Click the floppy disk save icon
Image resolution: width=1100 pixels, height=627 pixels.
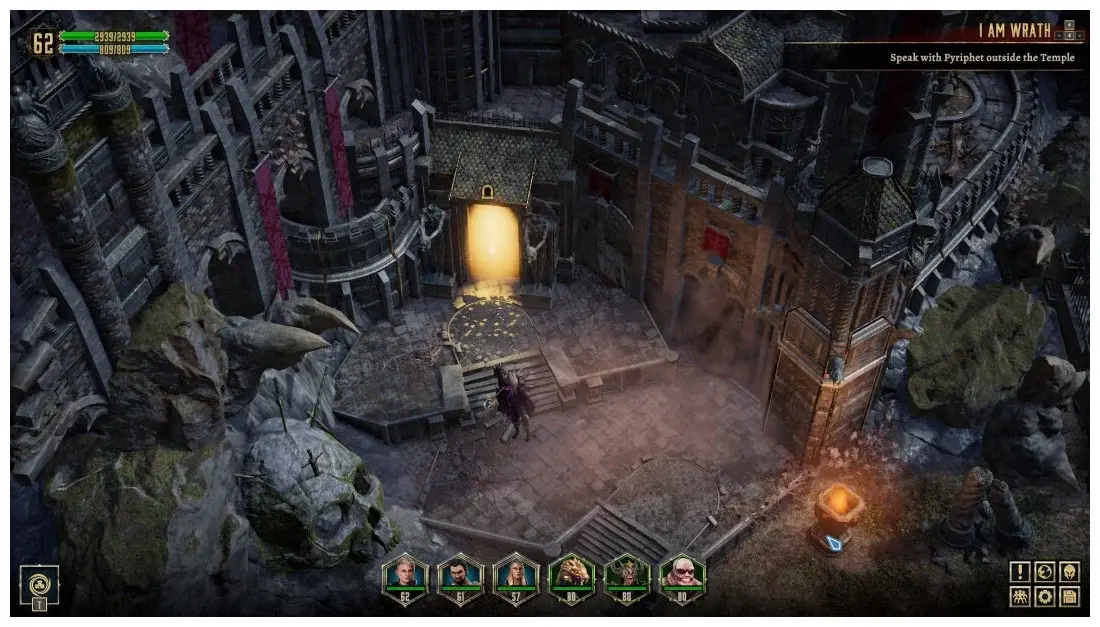coord(1069,597)
